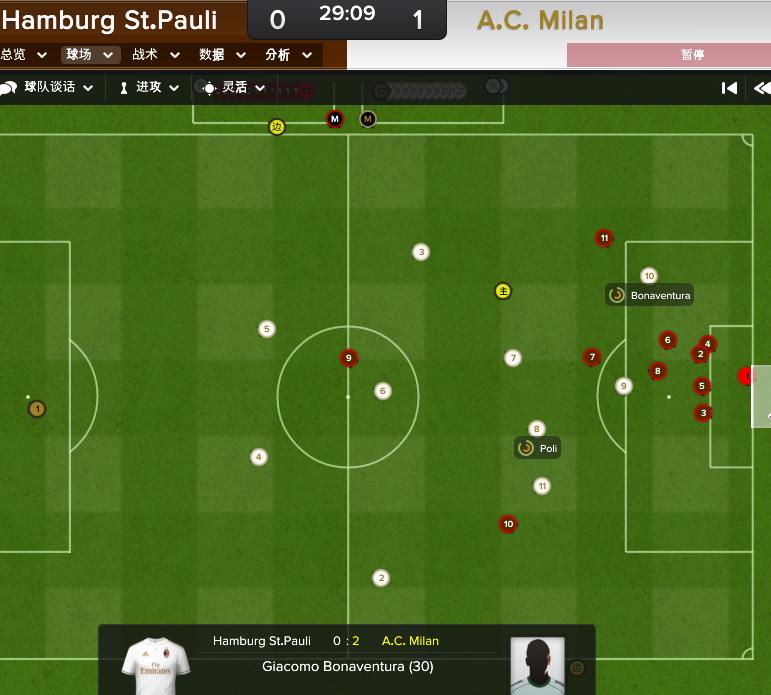
Task: Open the 总览 overview dropdown
Action: (x=24, y=55)
